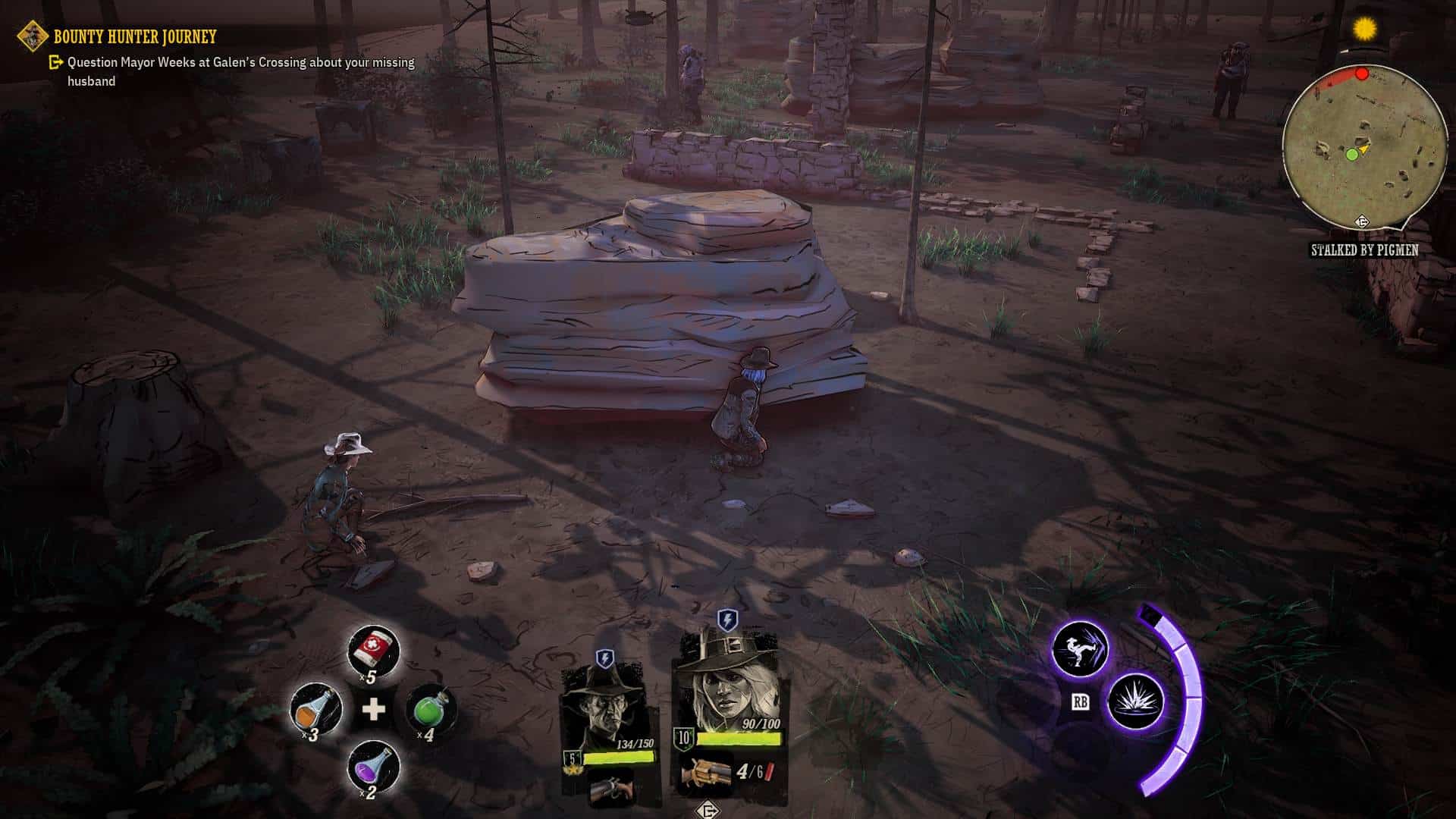
Task: Click the red enemy marker on minimap
Action: click(x=1362, y=74)
